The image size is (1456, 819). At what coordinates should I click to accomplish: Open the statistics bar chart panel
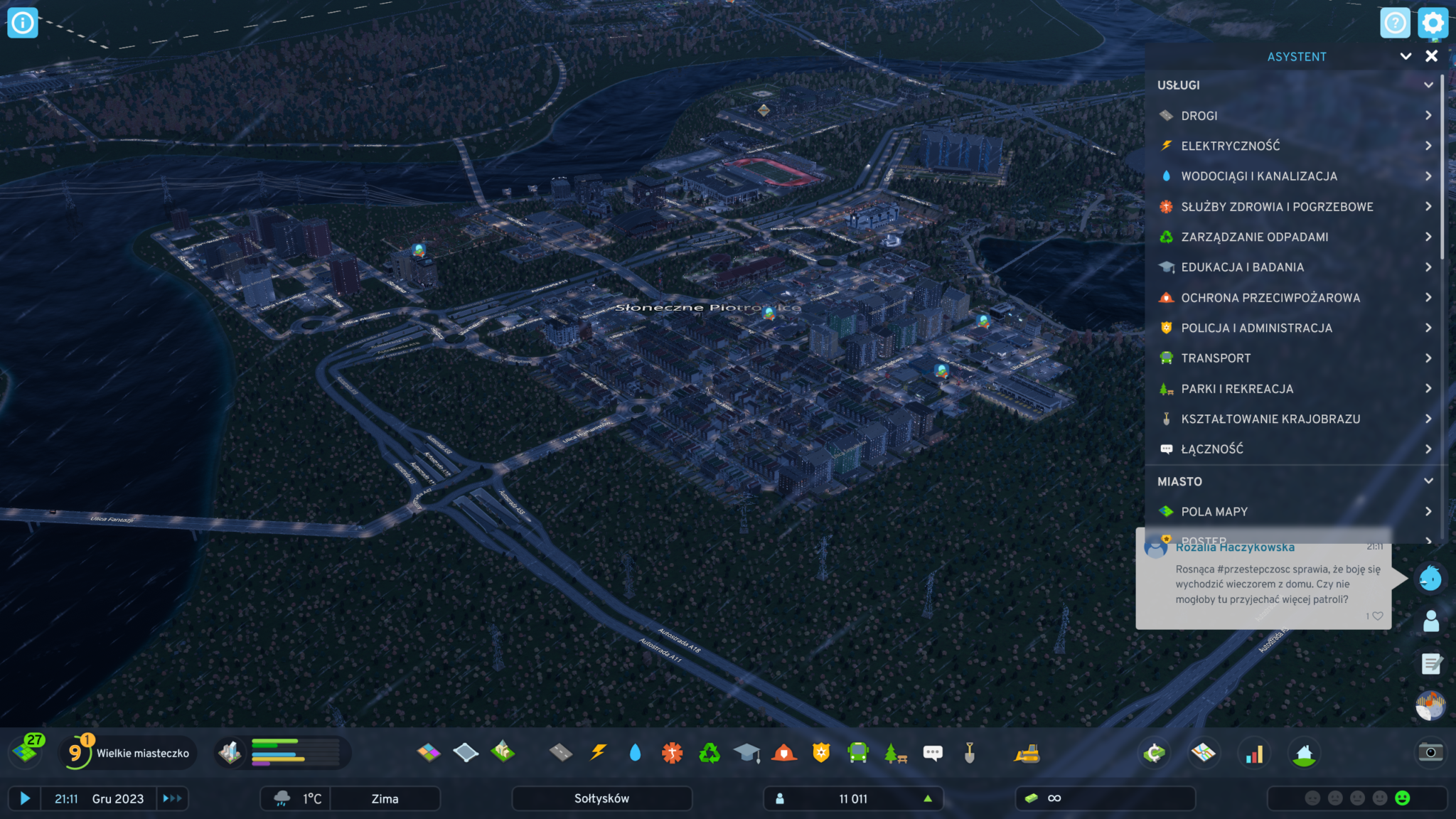[x=1254, y=754]
